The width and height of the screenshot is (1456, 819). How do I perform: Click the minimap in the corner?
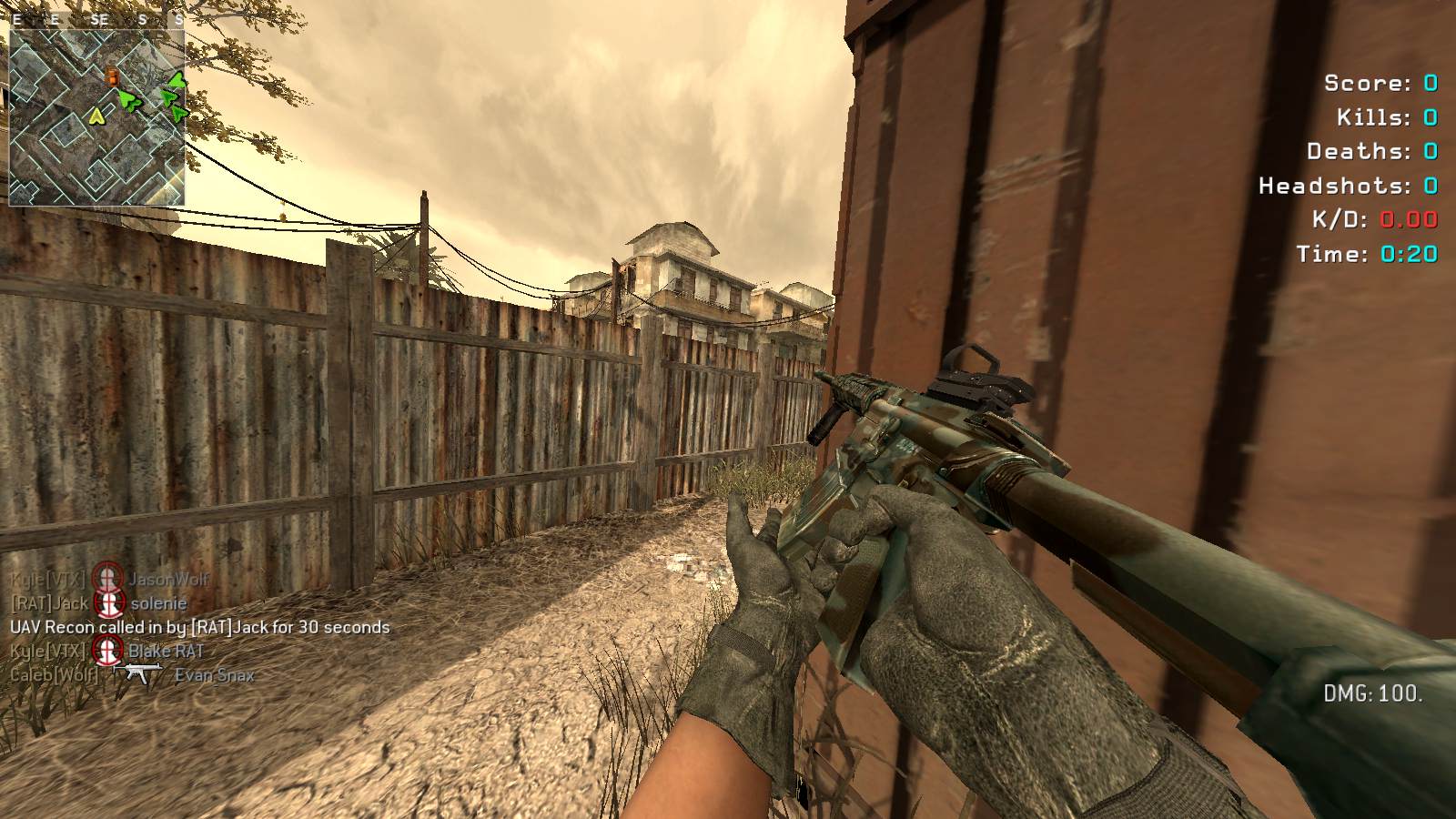(96, 116)
